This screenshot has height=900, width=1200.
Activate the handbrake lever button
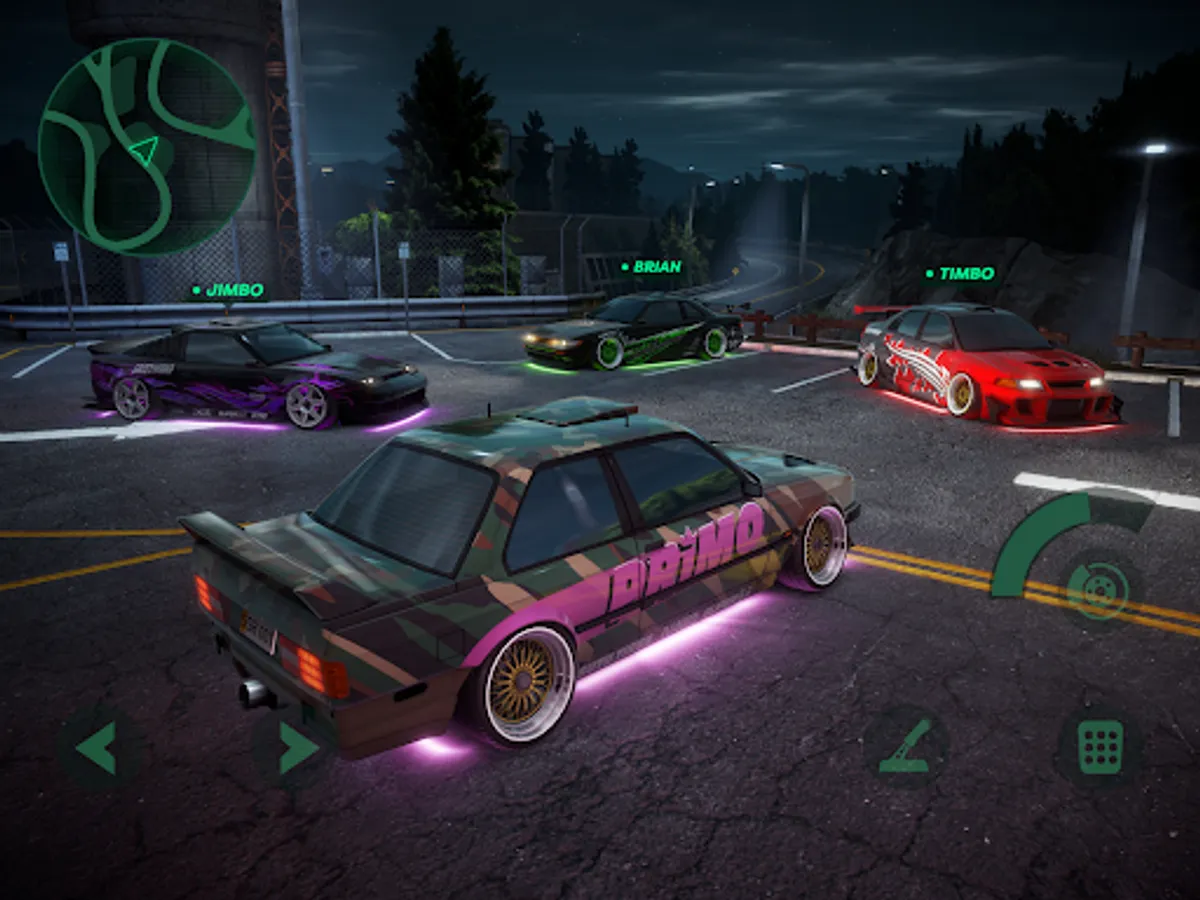906,748
